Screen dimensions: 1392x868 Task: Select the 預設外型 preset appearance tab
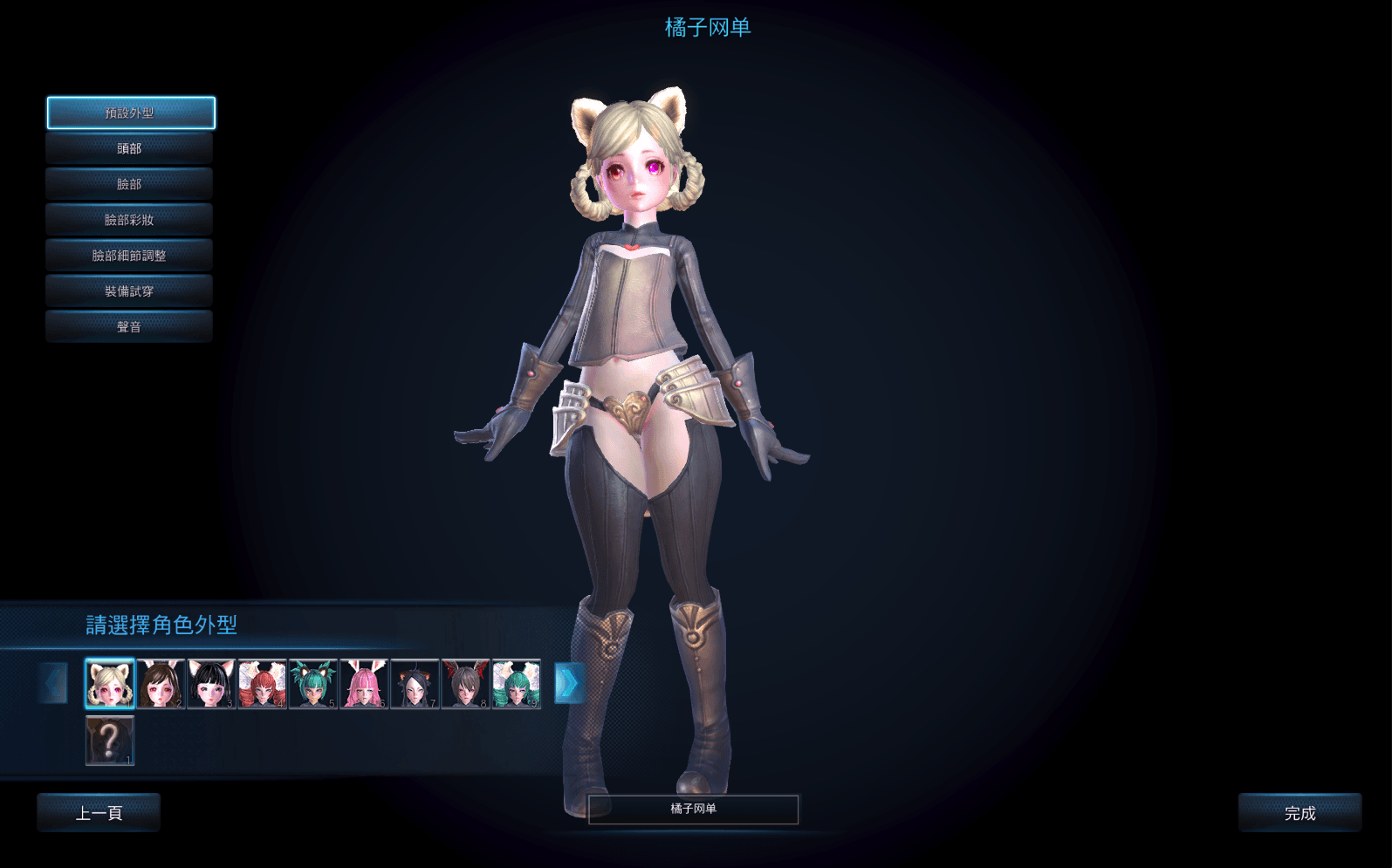[x=130, y=113]
